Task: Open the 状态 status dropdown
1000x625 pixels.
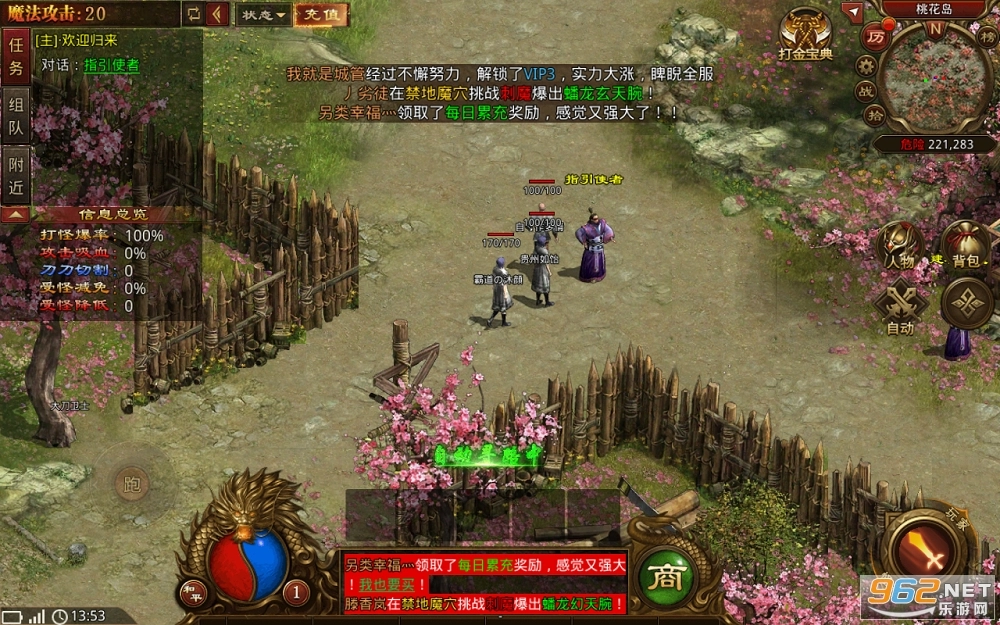Action: [x=264, y=15]
